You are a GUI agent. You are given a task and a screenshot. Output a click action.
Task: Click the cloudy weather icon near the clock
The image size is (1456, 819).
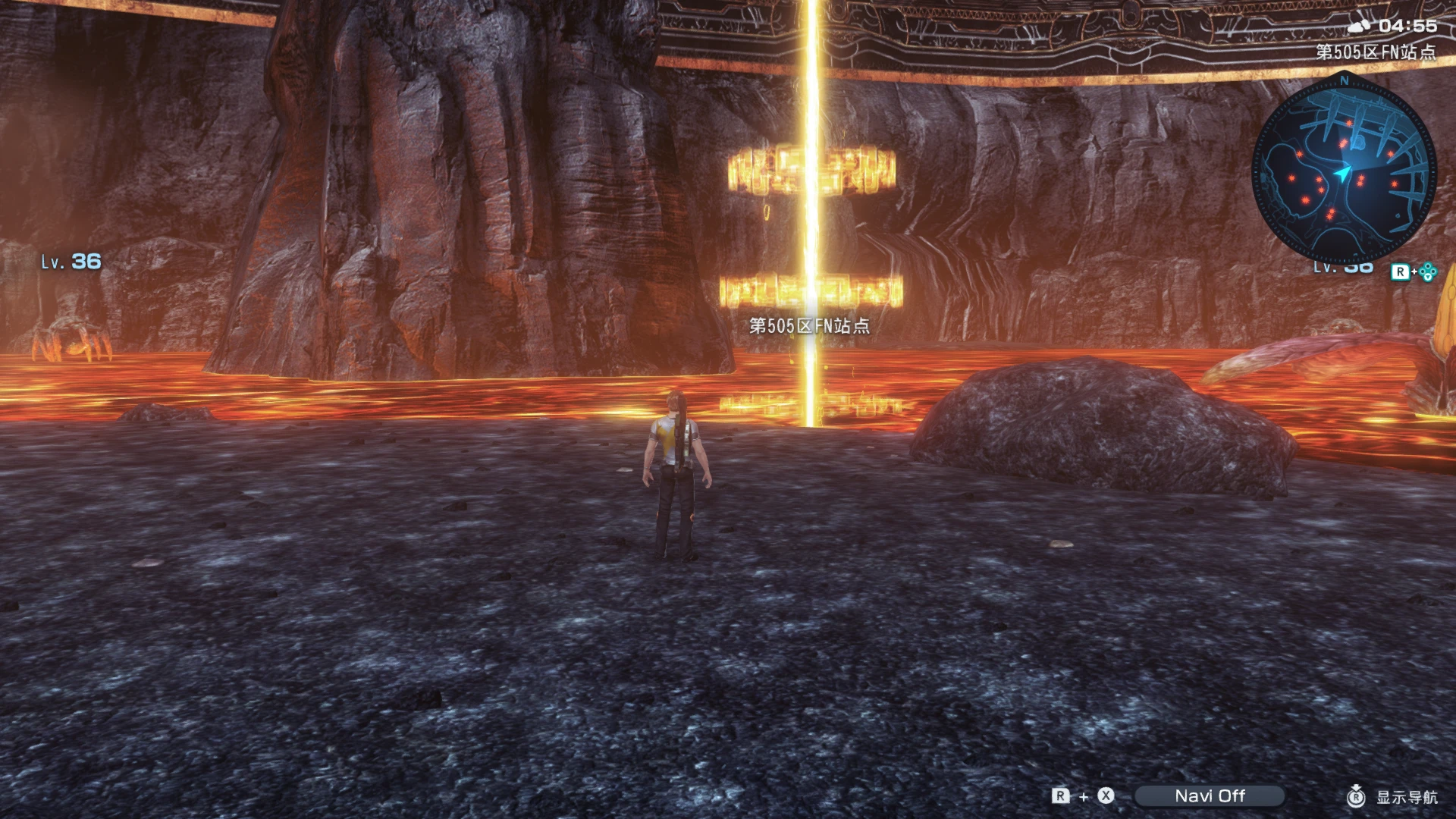(x=1359, y=27)
